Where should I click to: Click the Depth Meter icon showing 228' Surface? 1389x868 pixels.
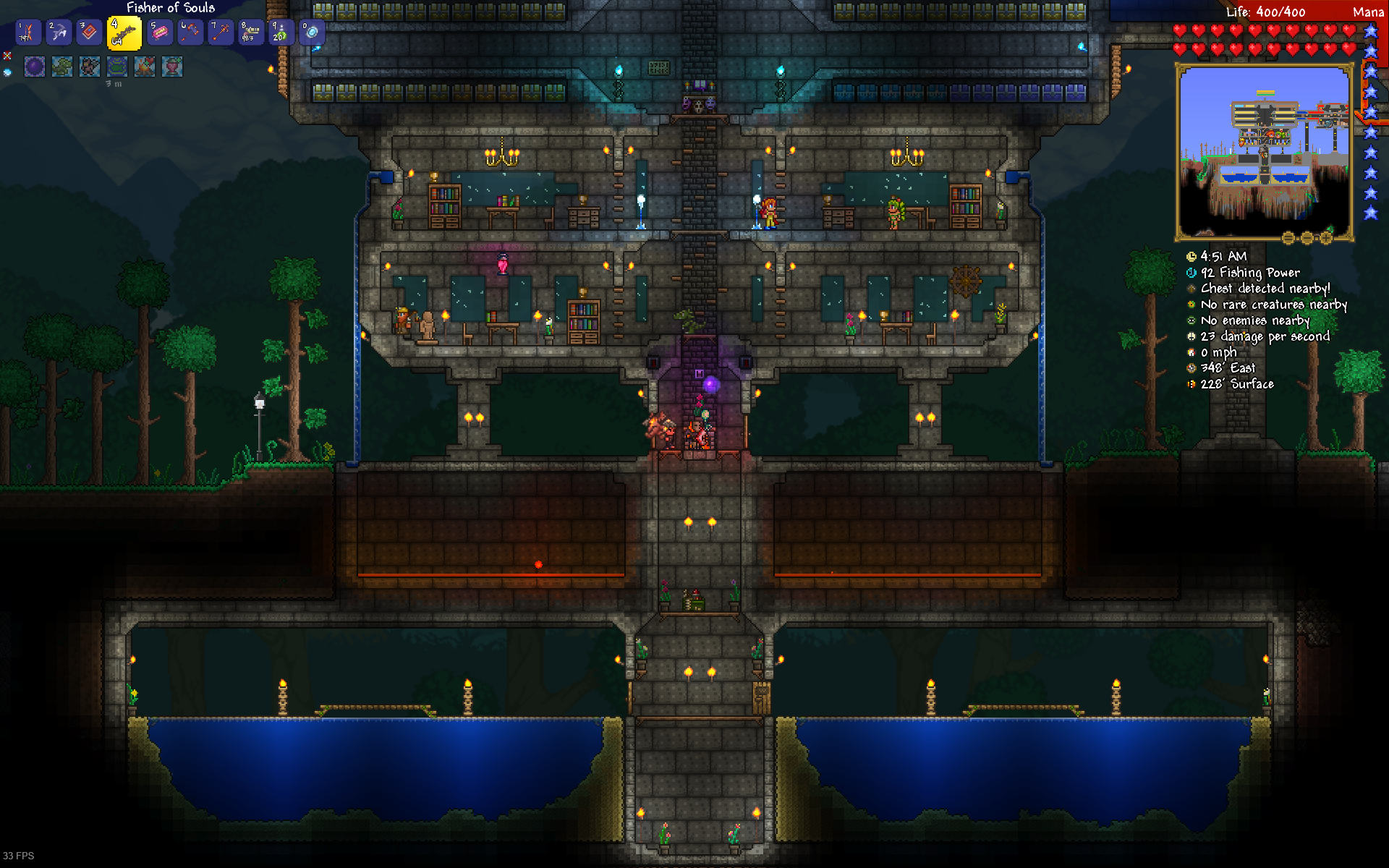coord(1192,384)
